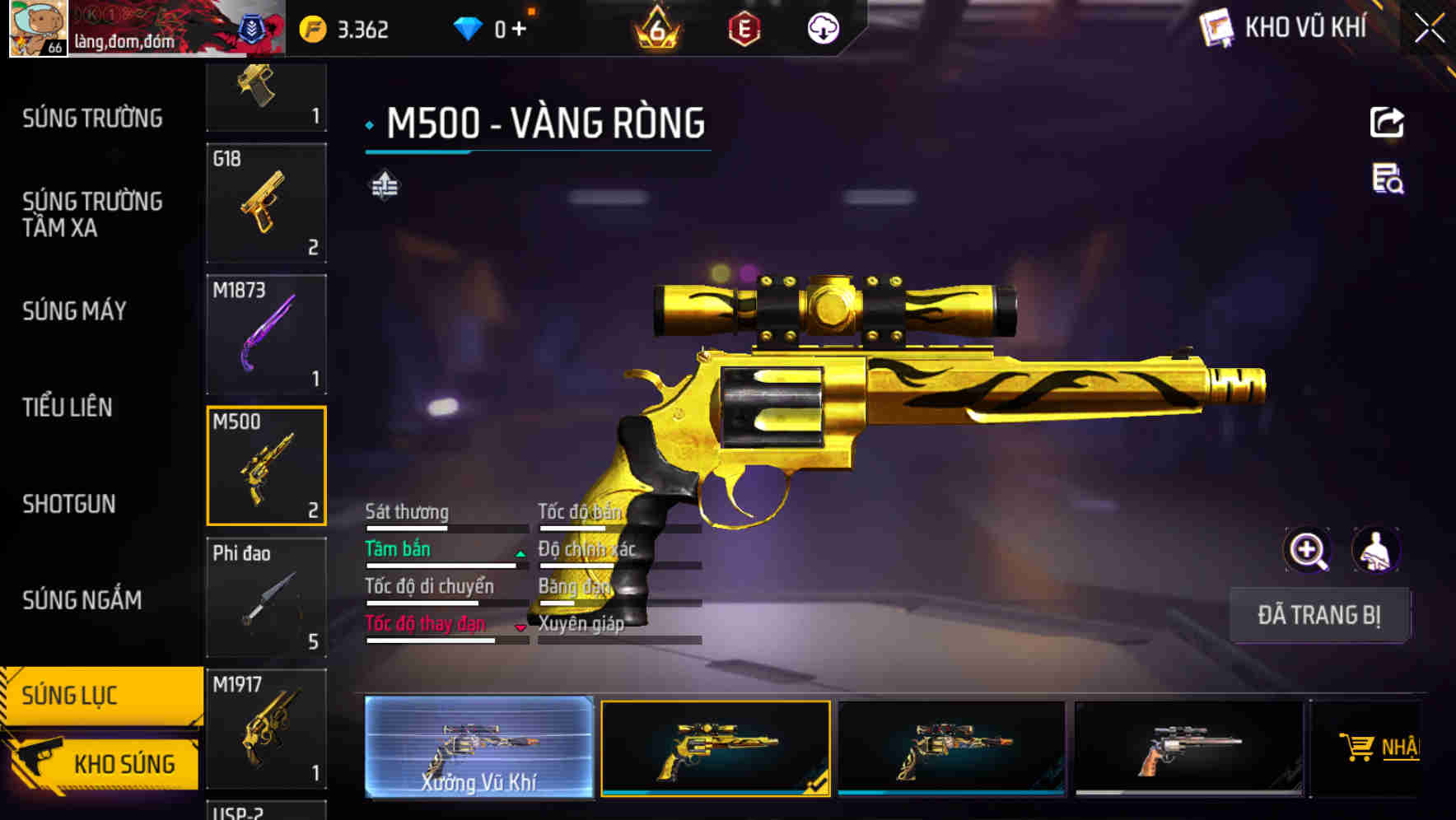Click the cloud download icon in the top bar
This screenshot has width=1456, height=820.
pyautogui.click(x=823, y=27)
